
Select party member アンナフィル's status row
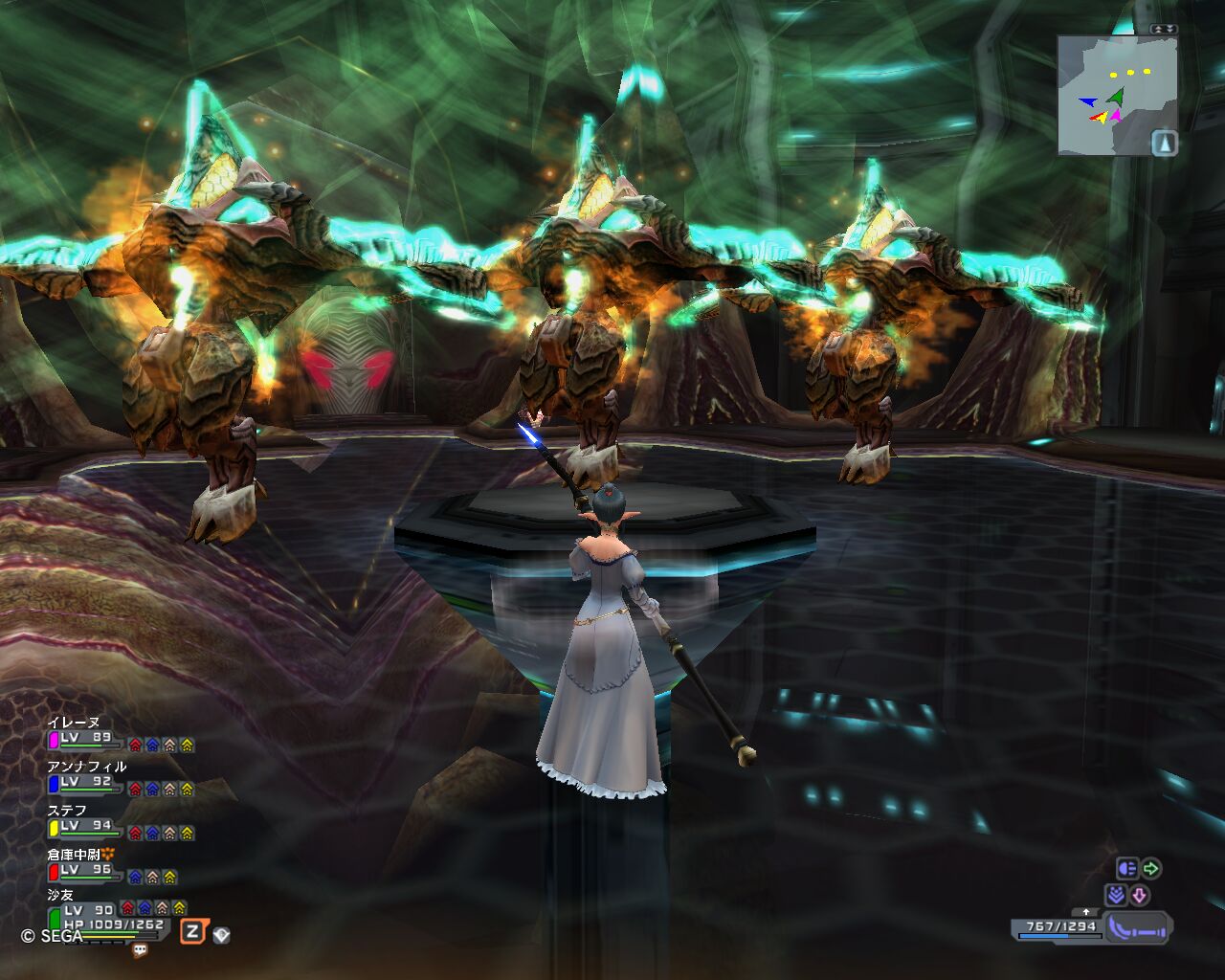click(x=120, y=783)
